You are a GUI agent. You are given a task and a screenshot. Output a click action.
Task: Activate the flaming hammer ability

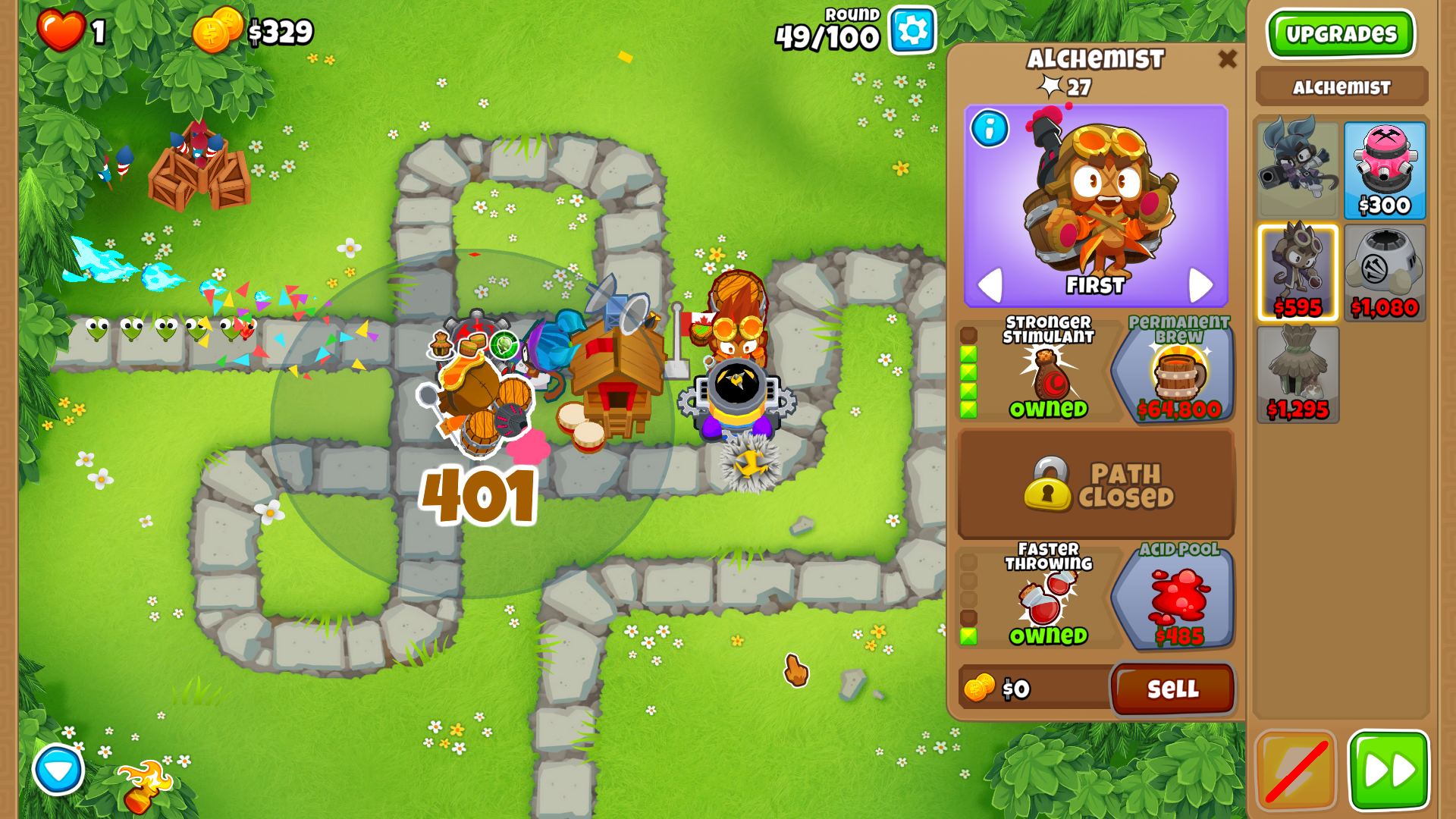[x=144, y=786]
